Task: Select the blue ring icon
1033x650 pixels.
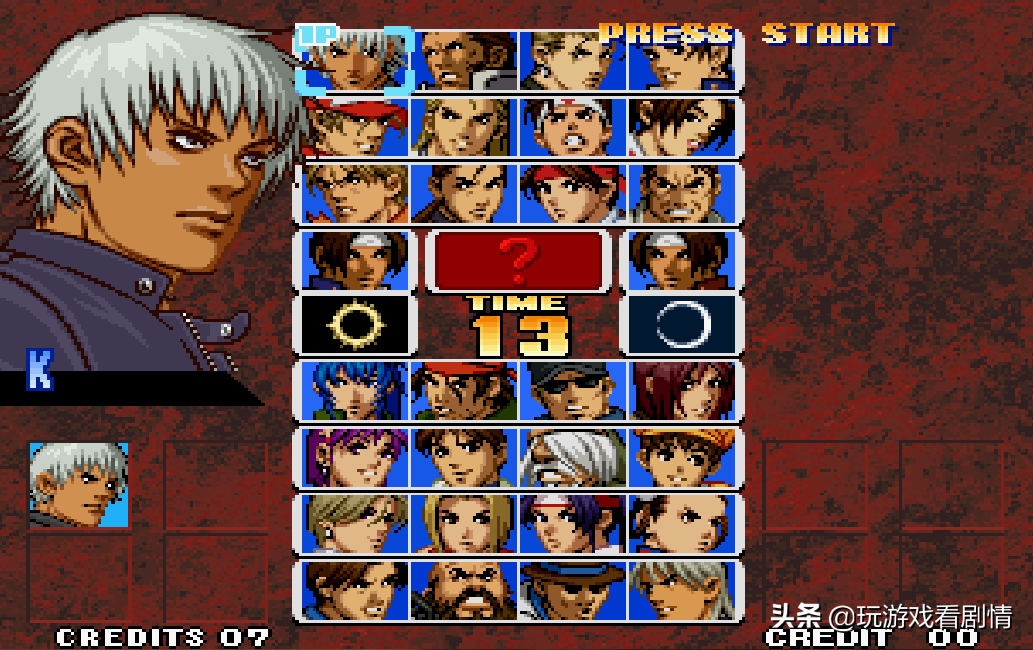Action: coord(681,324)
